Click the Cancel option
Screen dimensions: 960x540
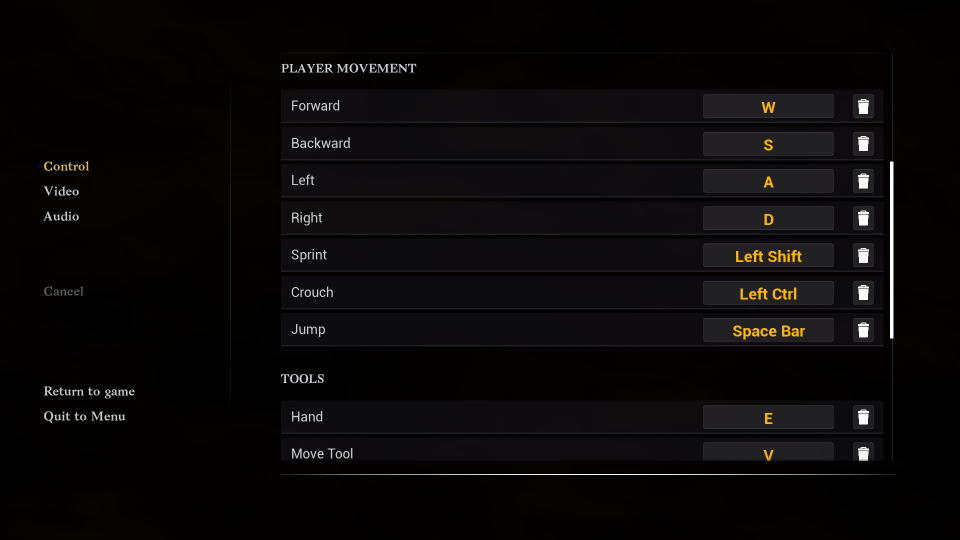(x=63, y=291)
